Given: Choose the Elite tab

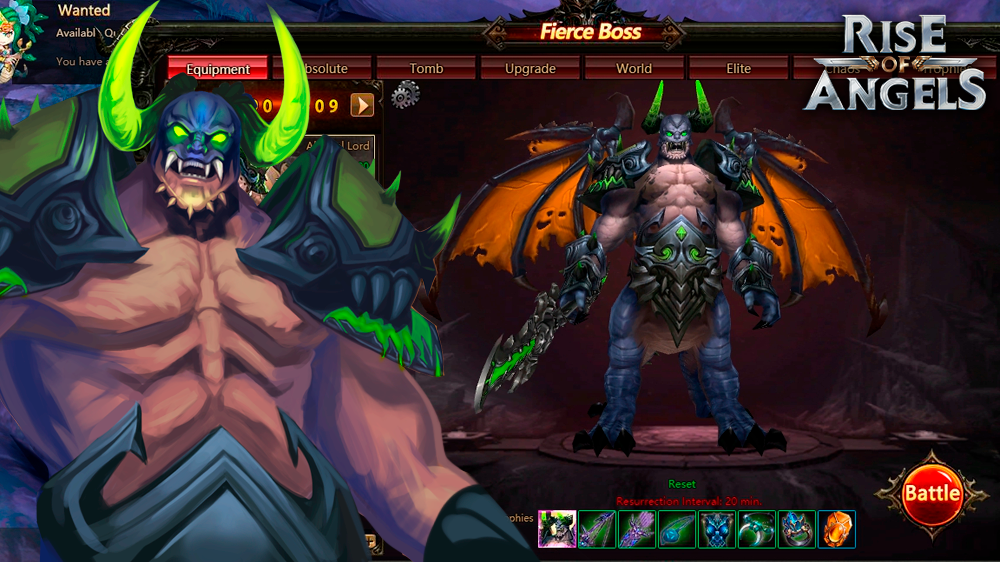Looking at the screenshot, I should [739, 69].
